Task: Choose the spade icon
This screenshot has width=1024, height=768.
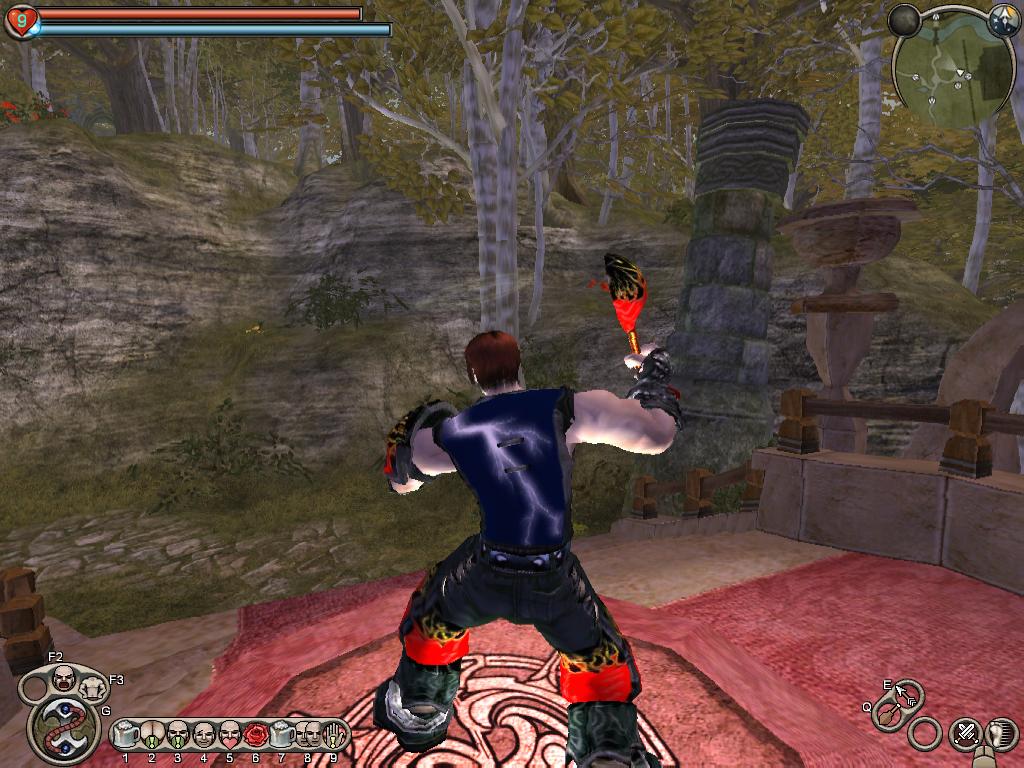Action: point(887,716)
